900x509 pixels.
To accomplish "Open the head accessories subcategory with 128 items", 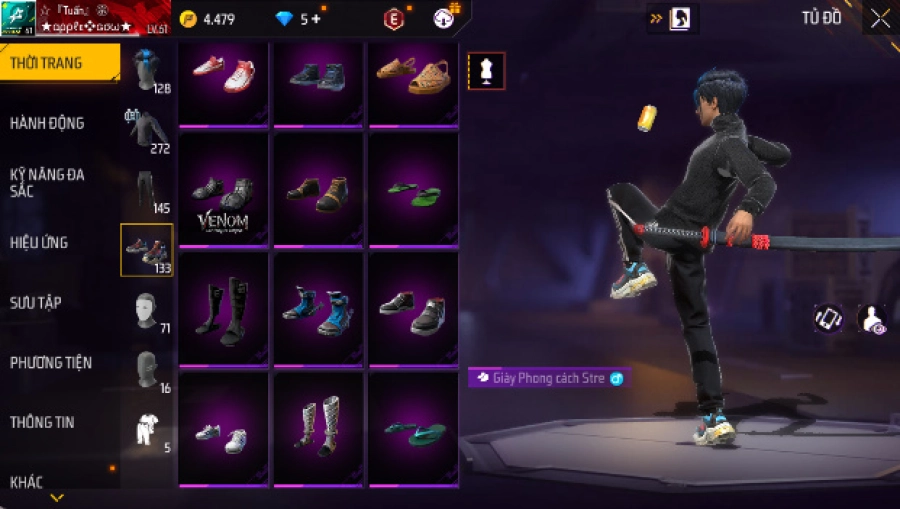I will [148, 70].
